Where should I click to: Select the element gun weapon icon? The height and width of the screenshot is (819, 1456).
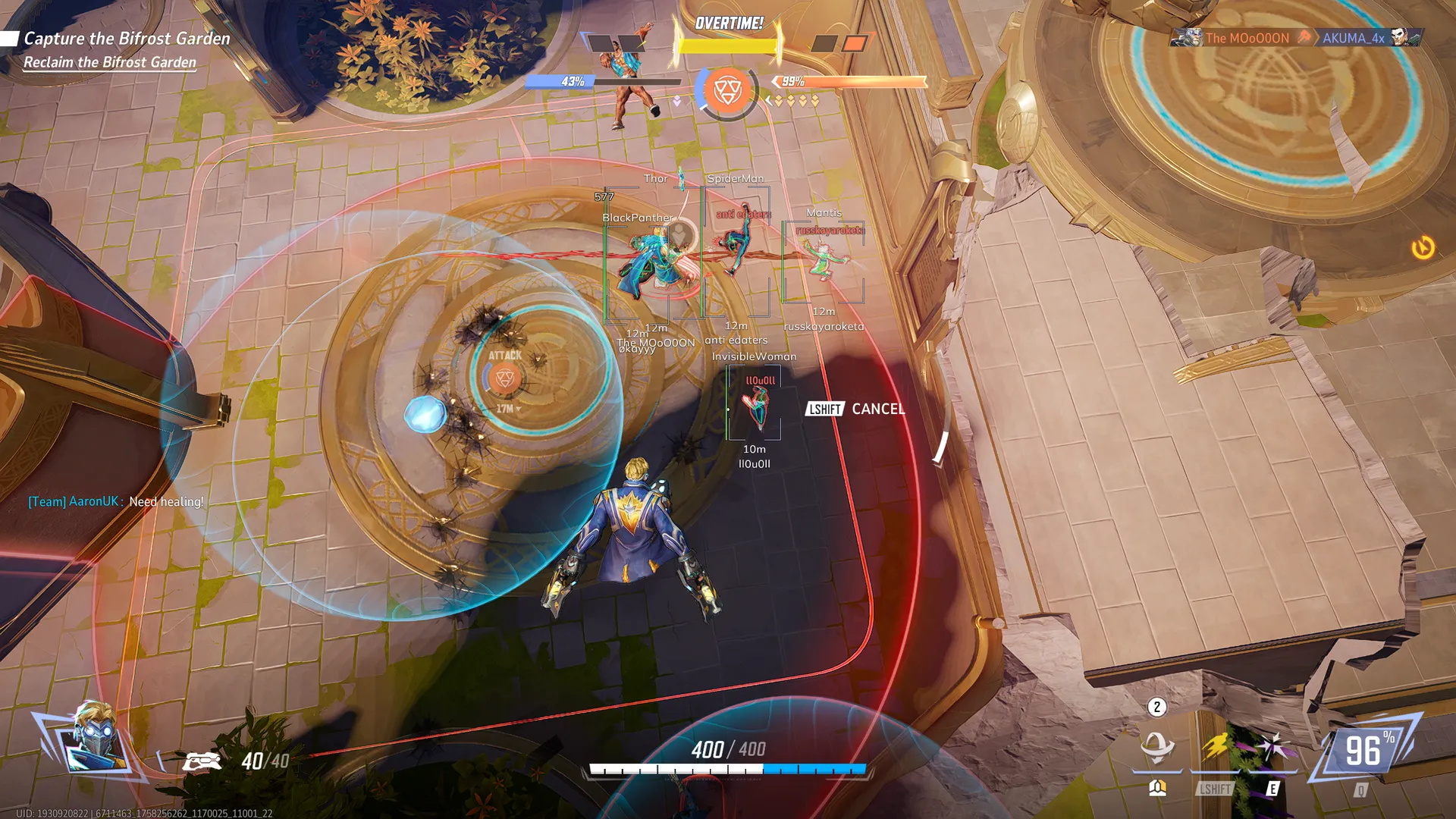202,761
